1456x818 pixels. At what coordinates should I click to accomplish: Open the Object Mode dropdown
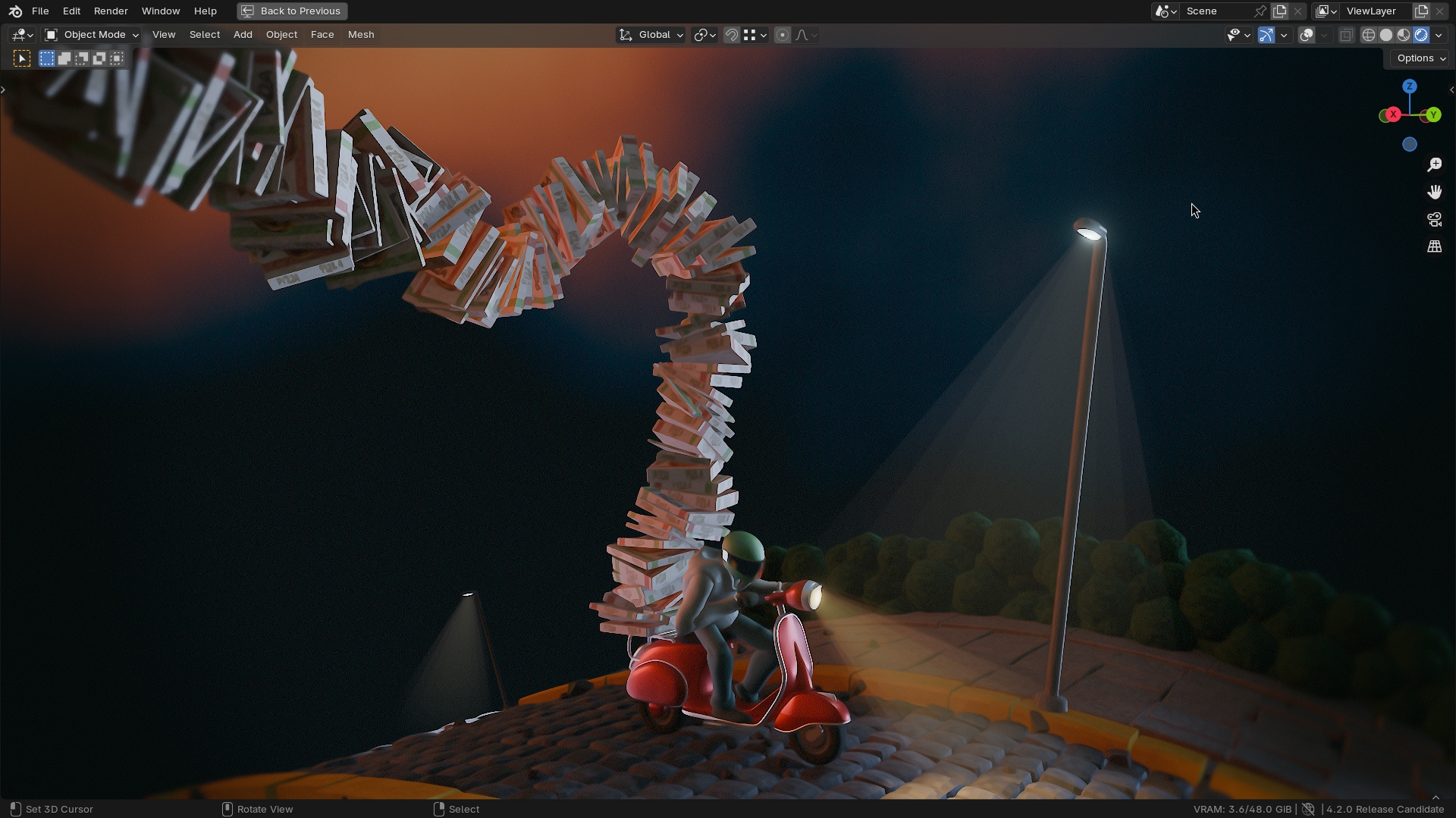point(91,35)
